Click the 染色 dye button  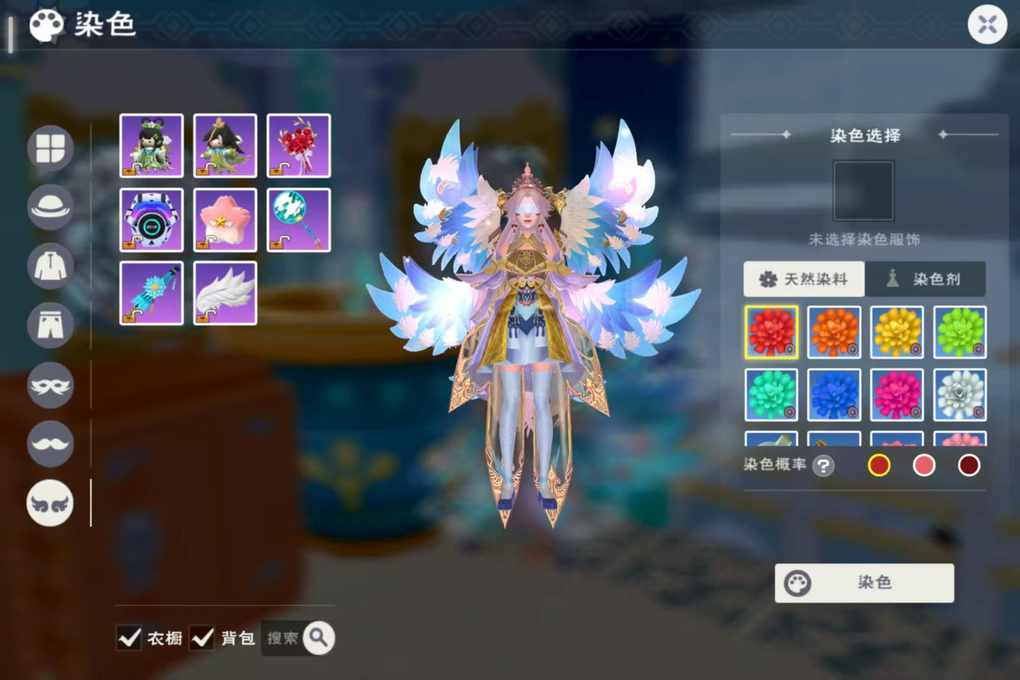click(x=864, y=583)
